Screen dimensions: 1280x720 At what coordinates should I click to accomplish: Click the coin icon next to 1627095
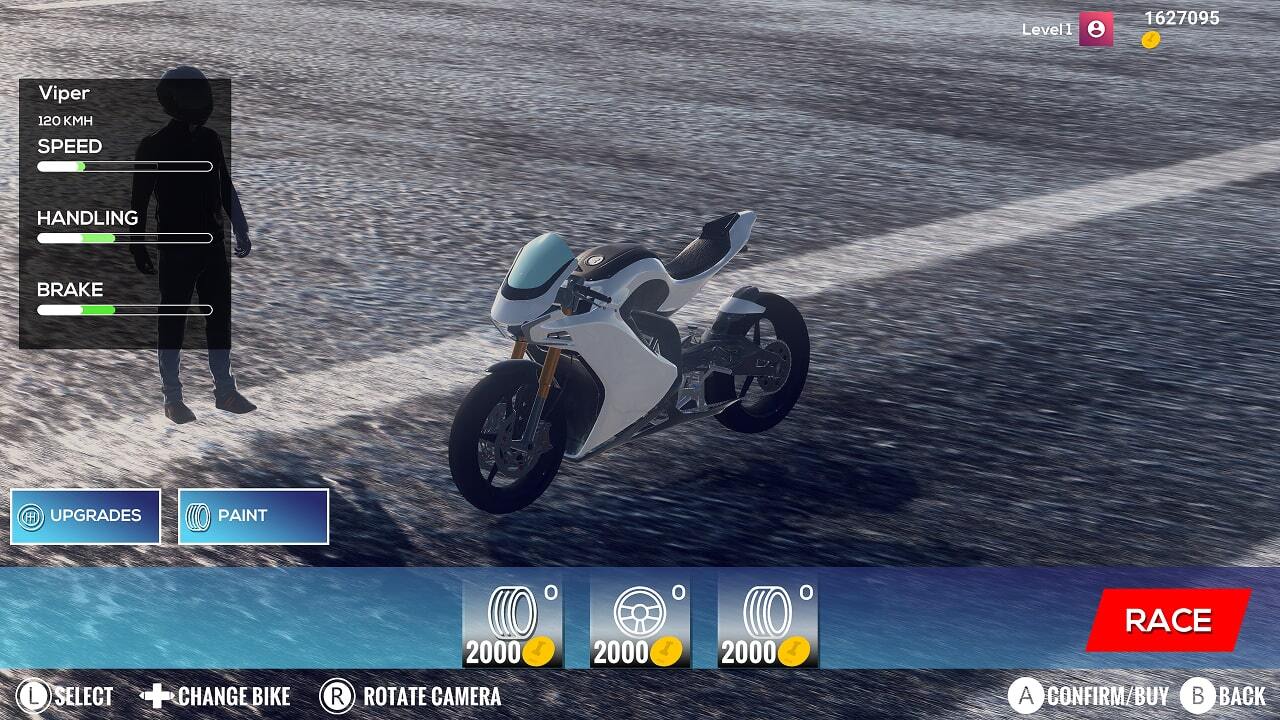pos(1150,42)
